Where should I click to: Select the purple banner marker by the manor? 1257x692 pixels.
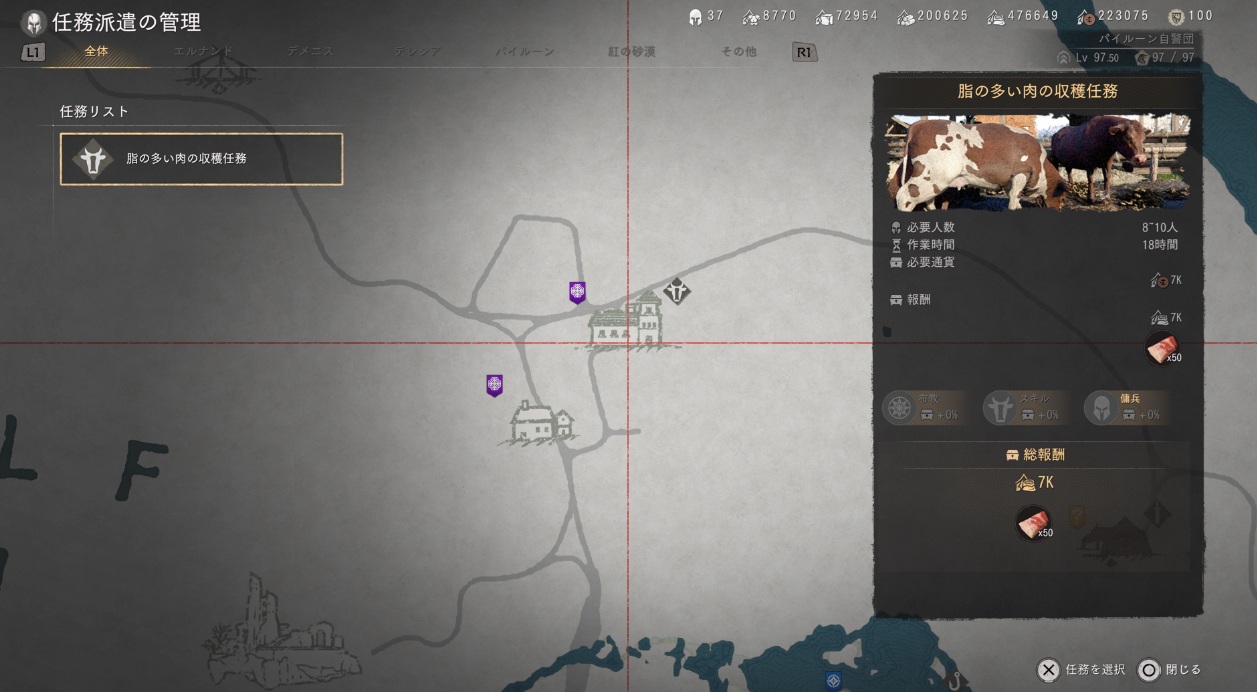[577, 292]
